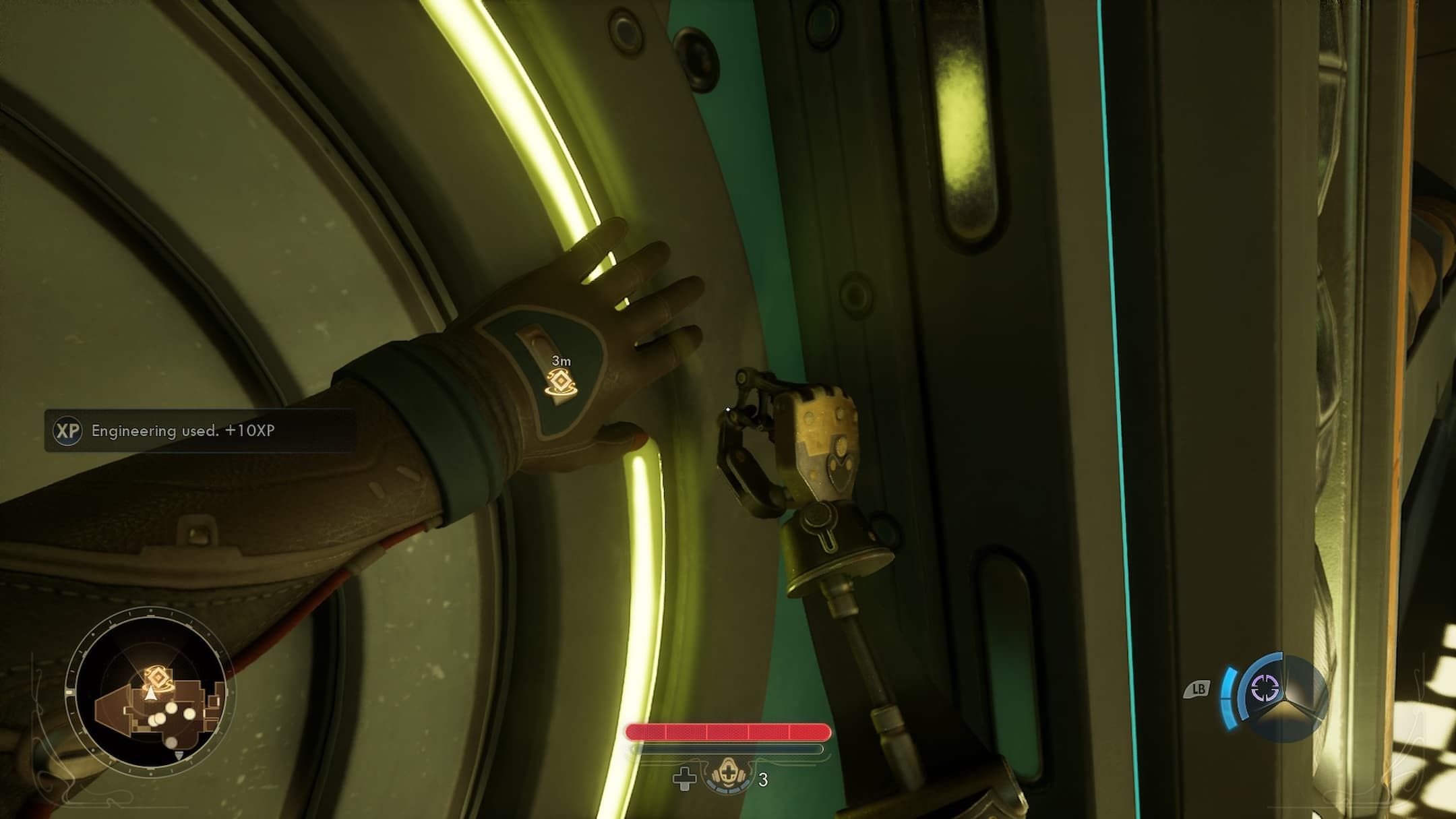1456x819 pixels.
Task: Click the d-pad plus icon near the inhaler
Action: (684, 779)
